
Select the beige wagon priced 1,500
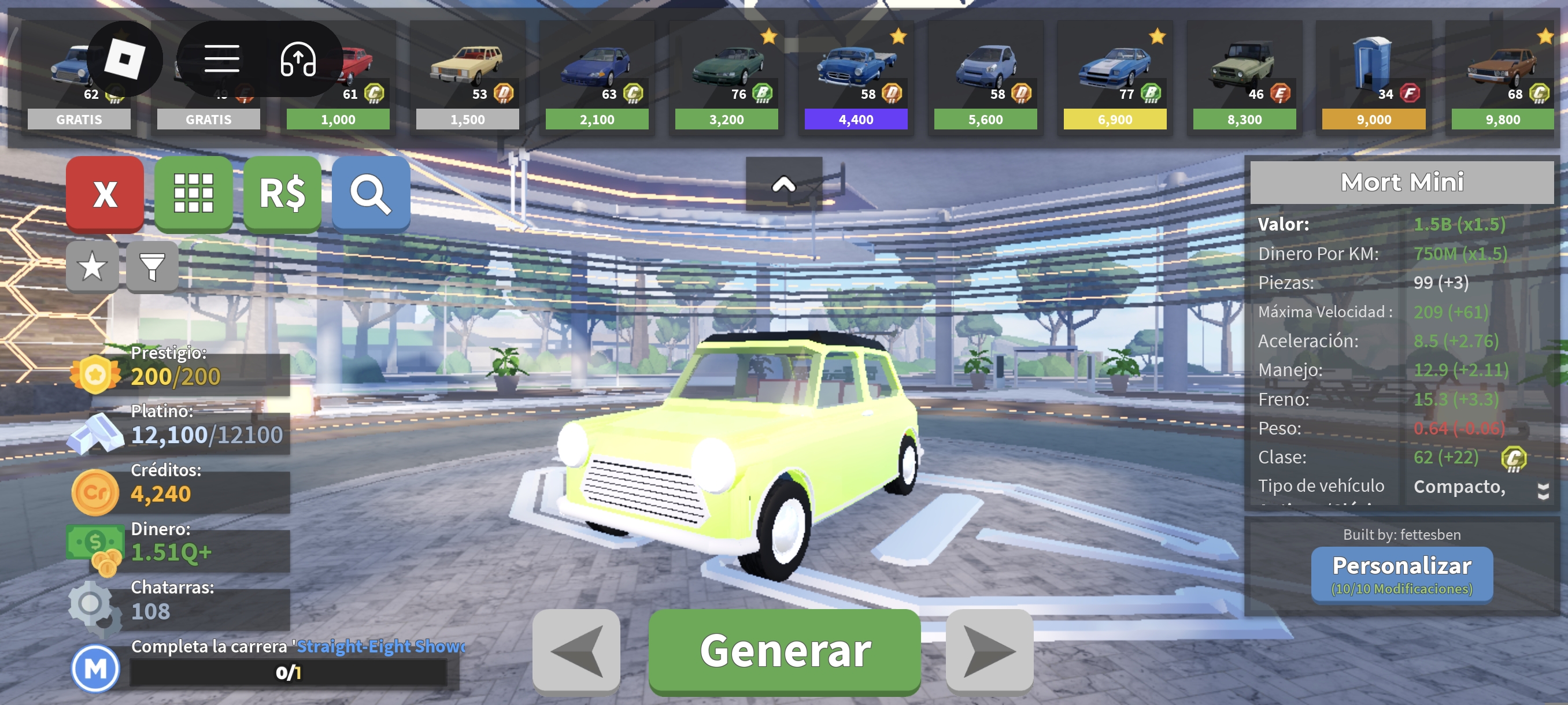coord(467,76)
